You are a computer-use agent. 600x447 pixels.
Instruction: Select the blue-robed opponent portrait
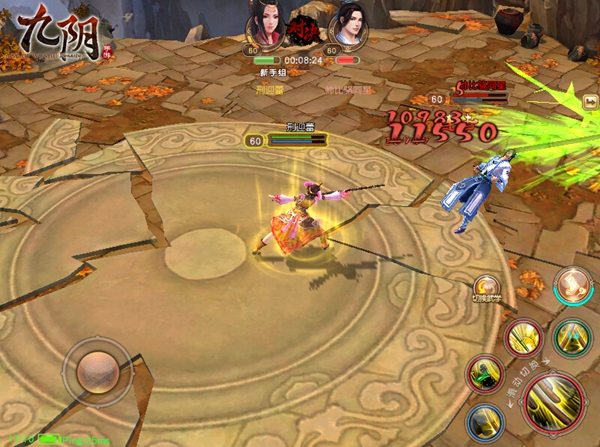tap(346, 23)
